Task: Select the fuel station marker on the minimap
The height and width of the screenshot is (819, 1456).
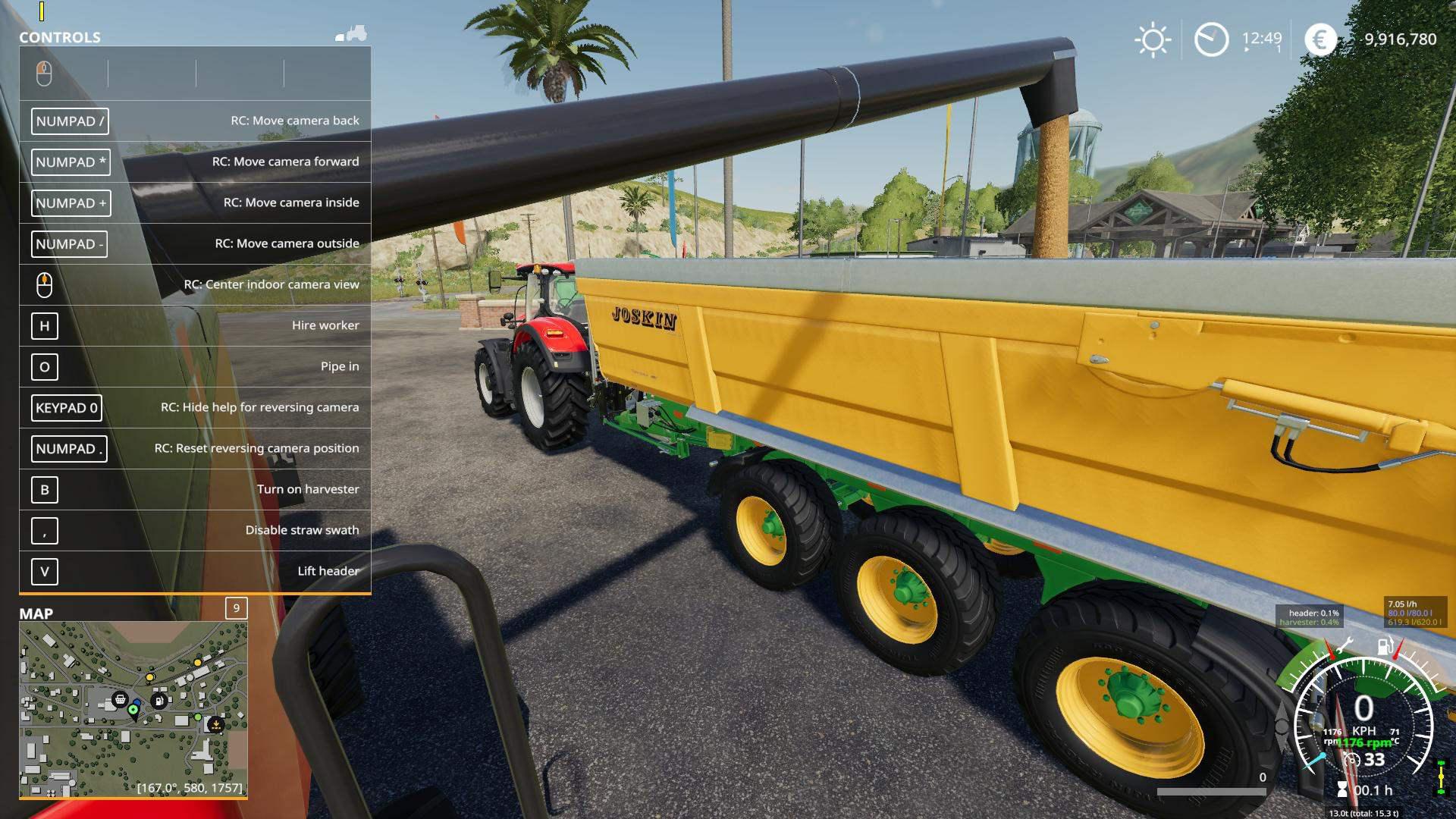Action: (x=159, y=701)
